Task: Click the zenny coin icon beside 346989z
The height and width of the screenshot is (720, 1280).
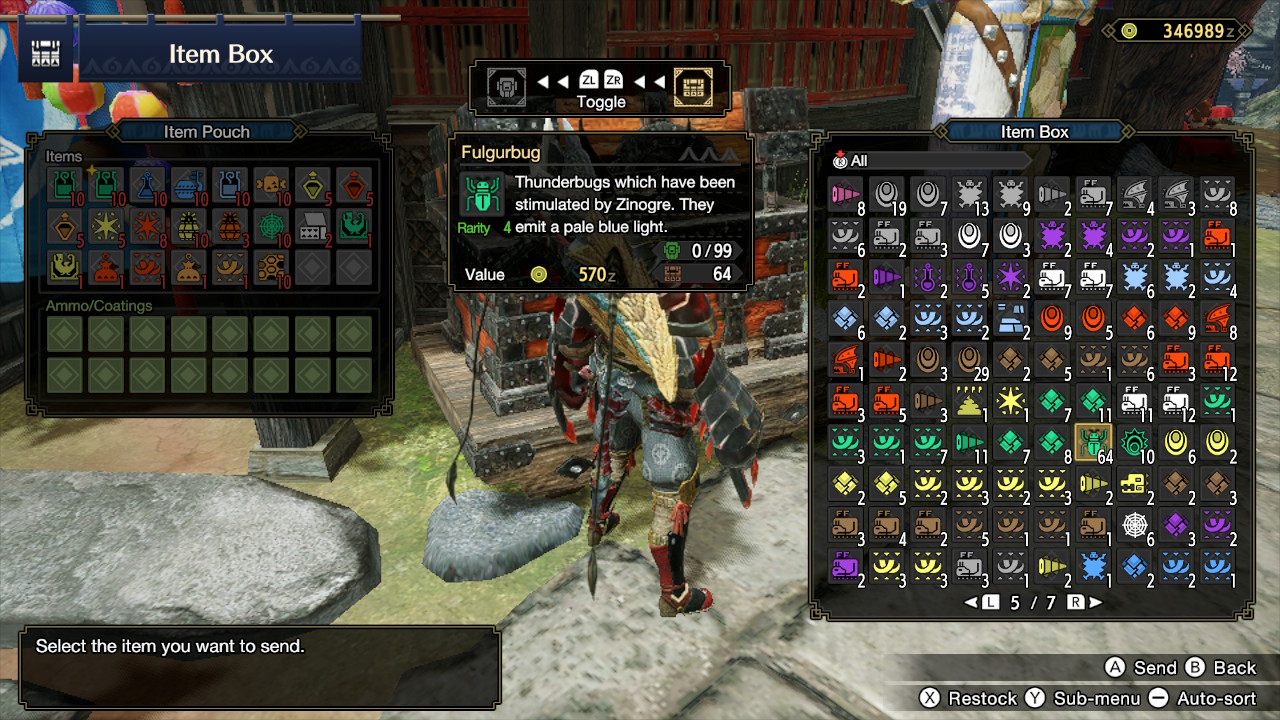Action: [1129, 31]
